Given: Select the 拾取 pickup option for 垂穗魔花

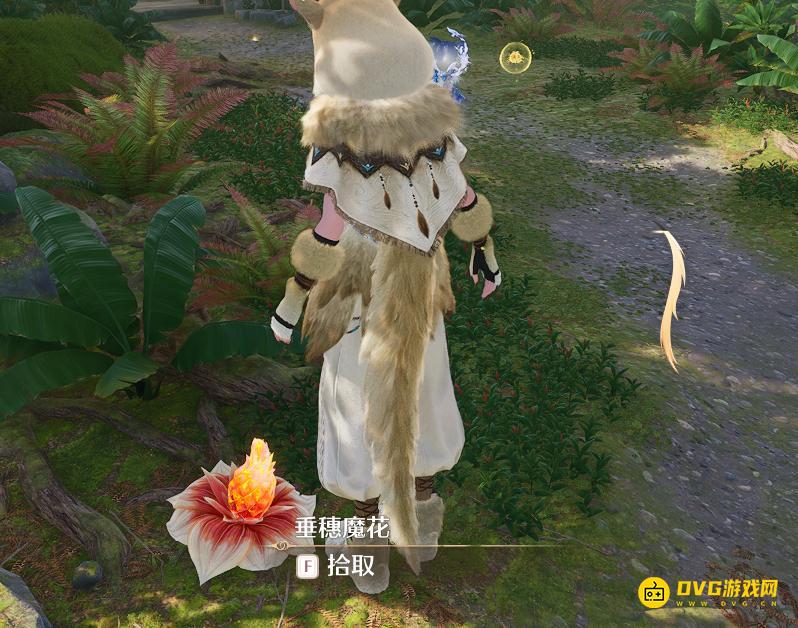Looking at the screenshot, I should [x=340, y=565].
